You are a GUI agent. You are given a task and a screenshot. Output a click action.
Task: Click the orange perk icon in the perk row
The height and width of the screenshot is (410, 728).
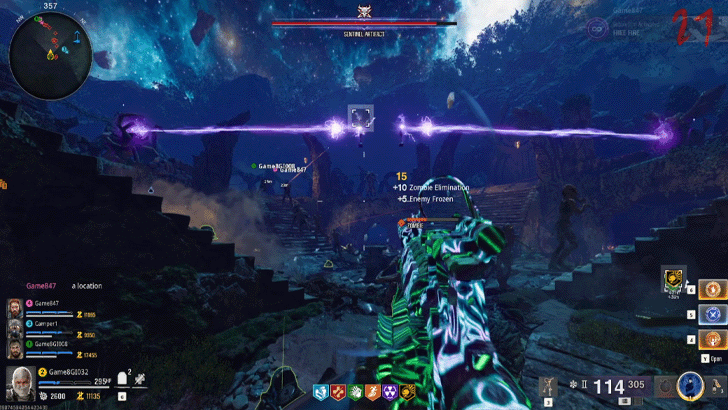[372, 393]
